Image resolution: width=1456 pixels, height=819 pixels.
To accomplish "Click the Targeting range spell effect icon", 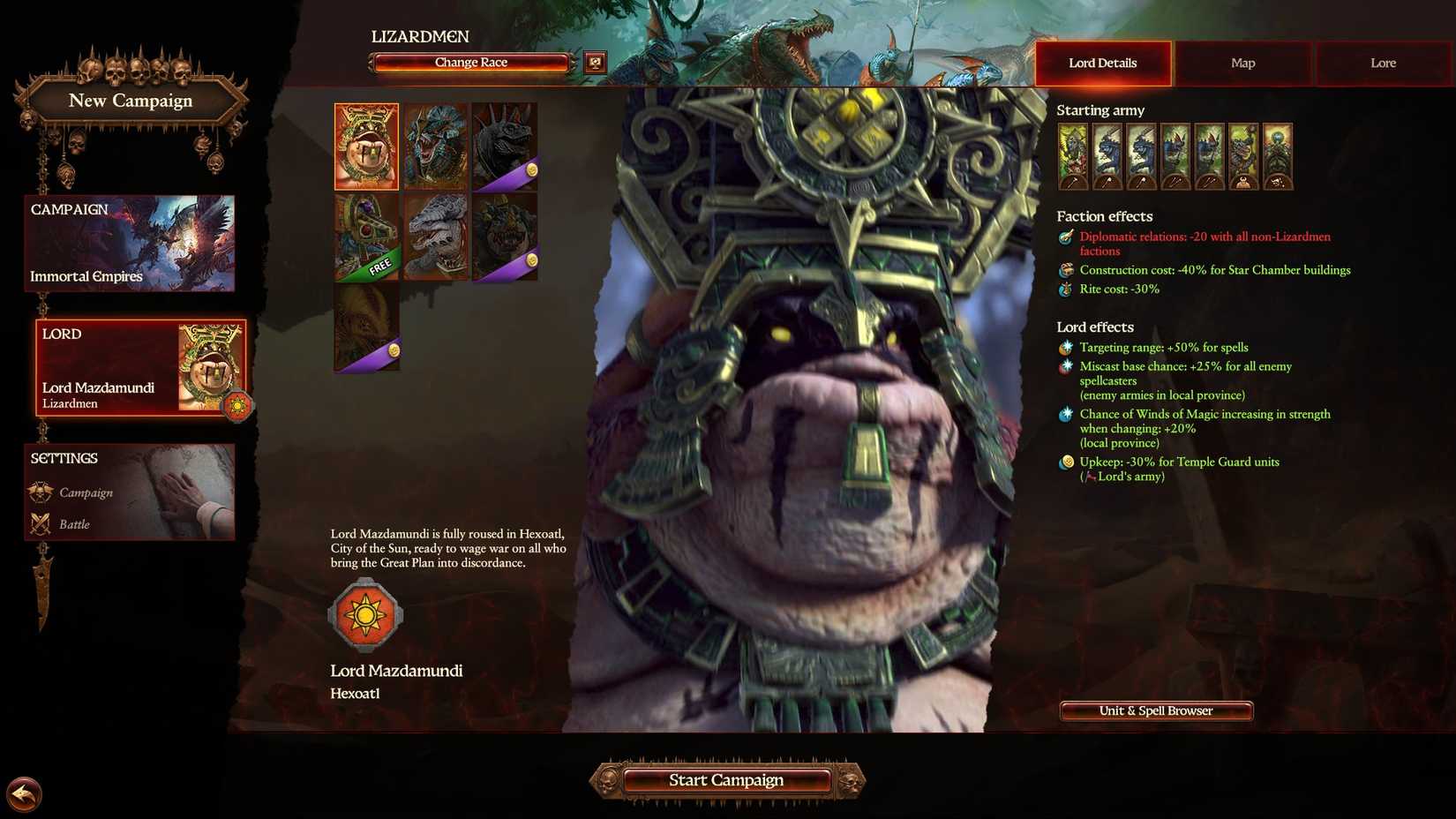I will click(x=1065, y=347).
